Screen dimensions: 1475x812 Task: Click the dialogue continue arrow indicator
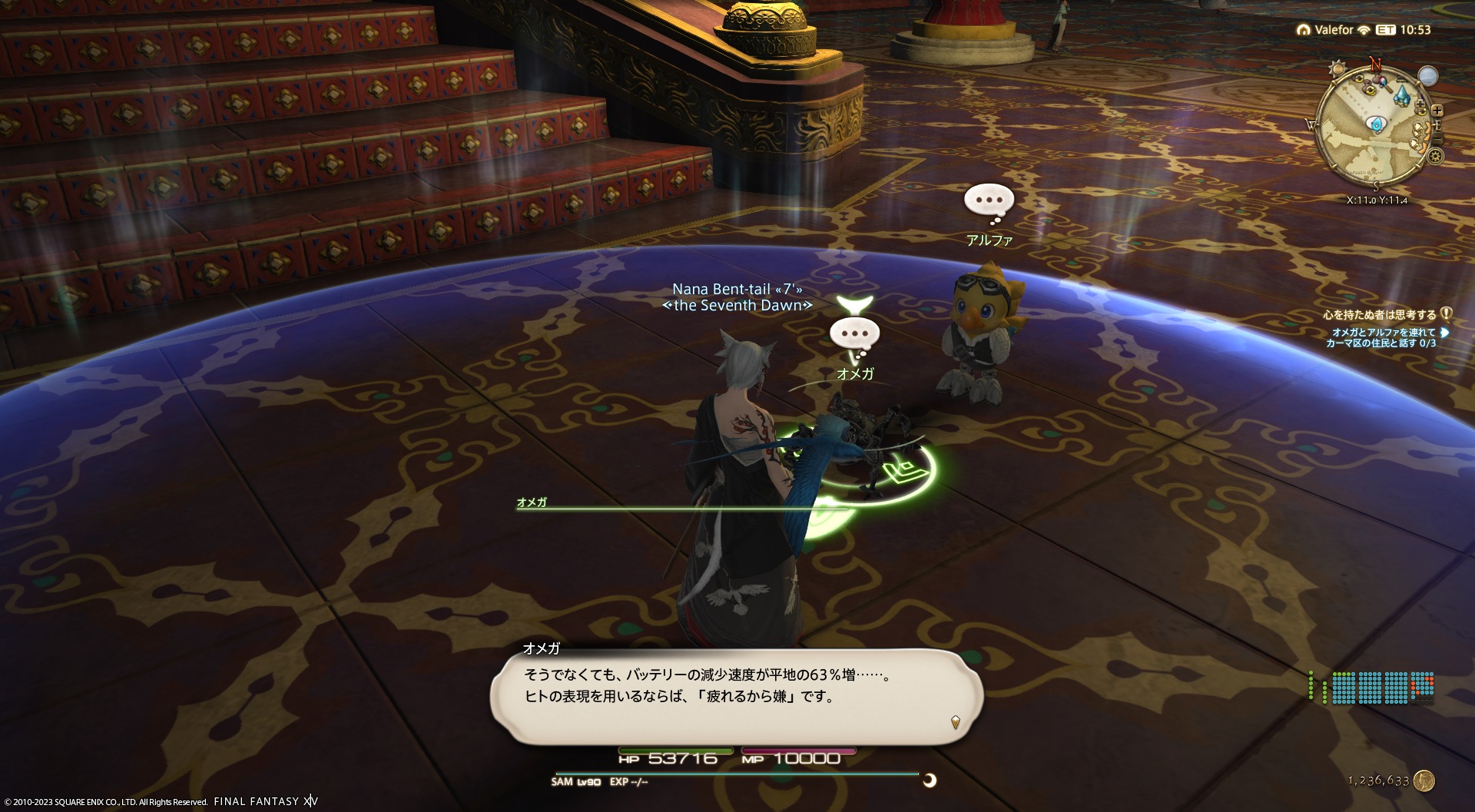point(955,721)
